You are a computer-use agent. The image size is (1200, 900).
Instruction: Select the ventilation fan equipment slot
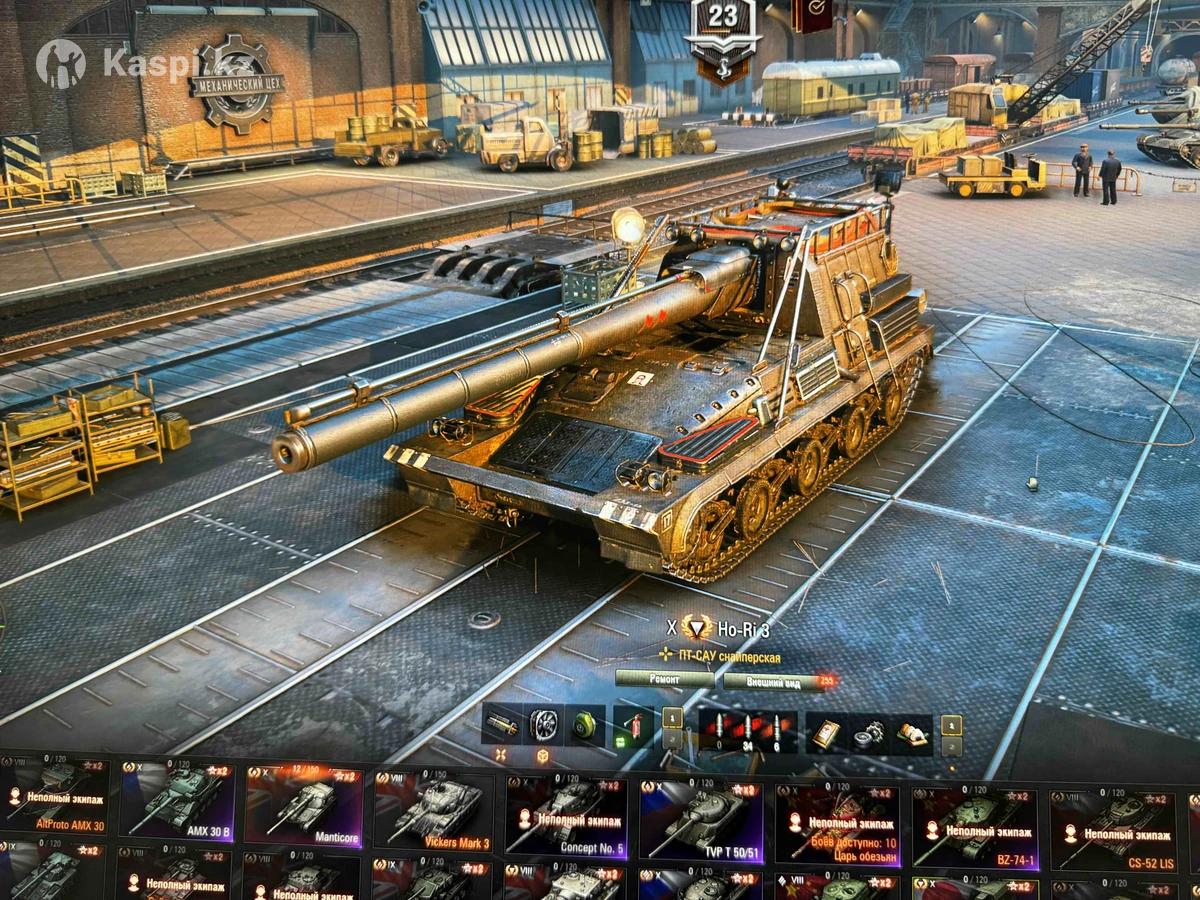point(545,724)
